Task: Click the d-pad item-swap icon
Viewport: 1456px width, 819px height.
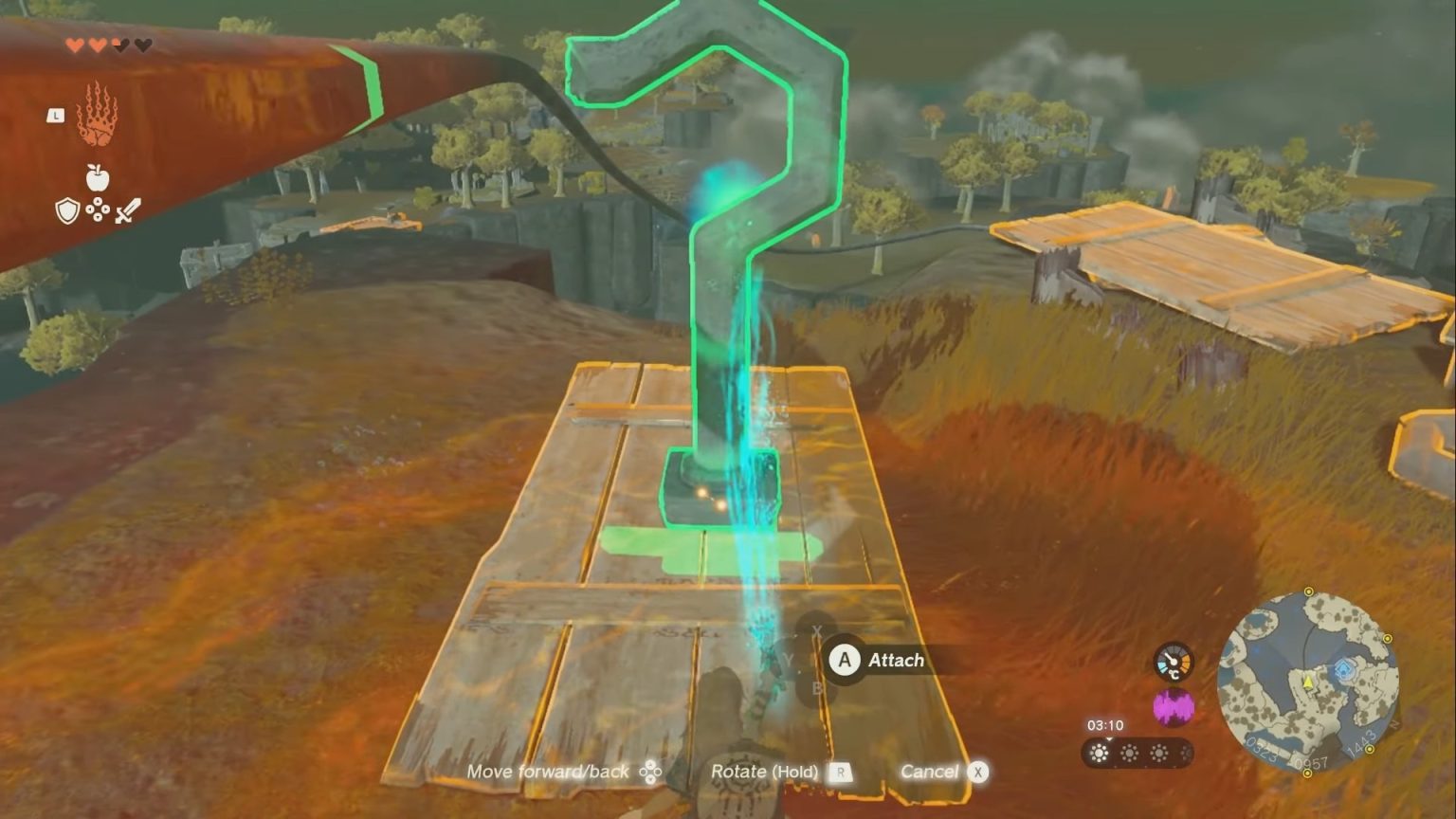Action: coord(98,209)
